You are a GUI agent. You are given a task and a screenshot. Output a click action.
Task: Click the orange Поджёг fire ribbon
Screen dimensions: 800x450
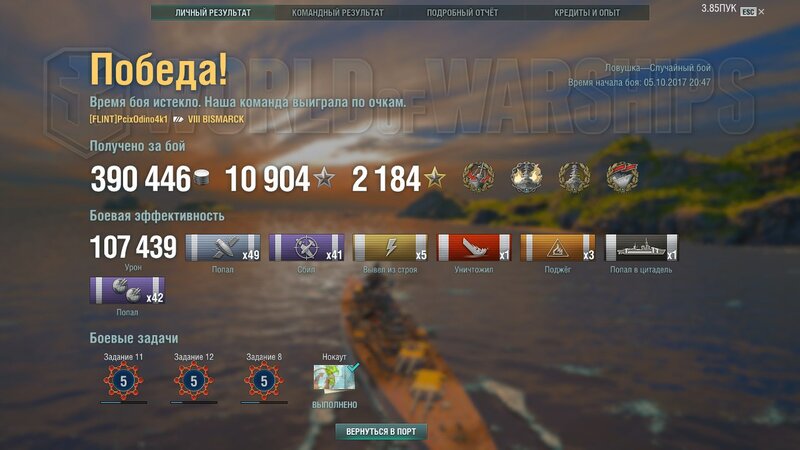pos(558,248)
